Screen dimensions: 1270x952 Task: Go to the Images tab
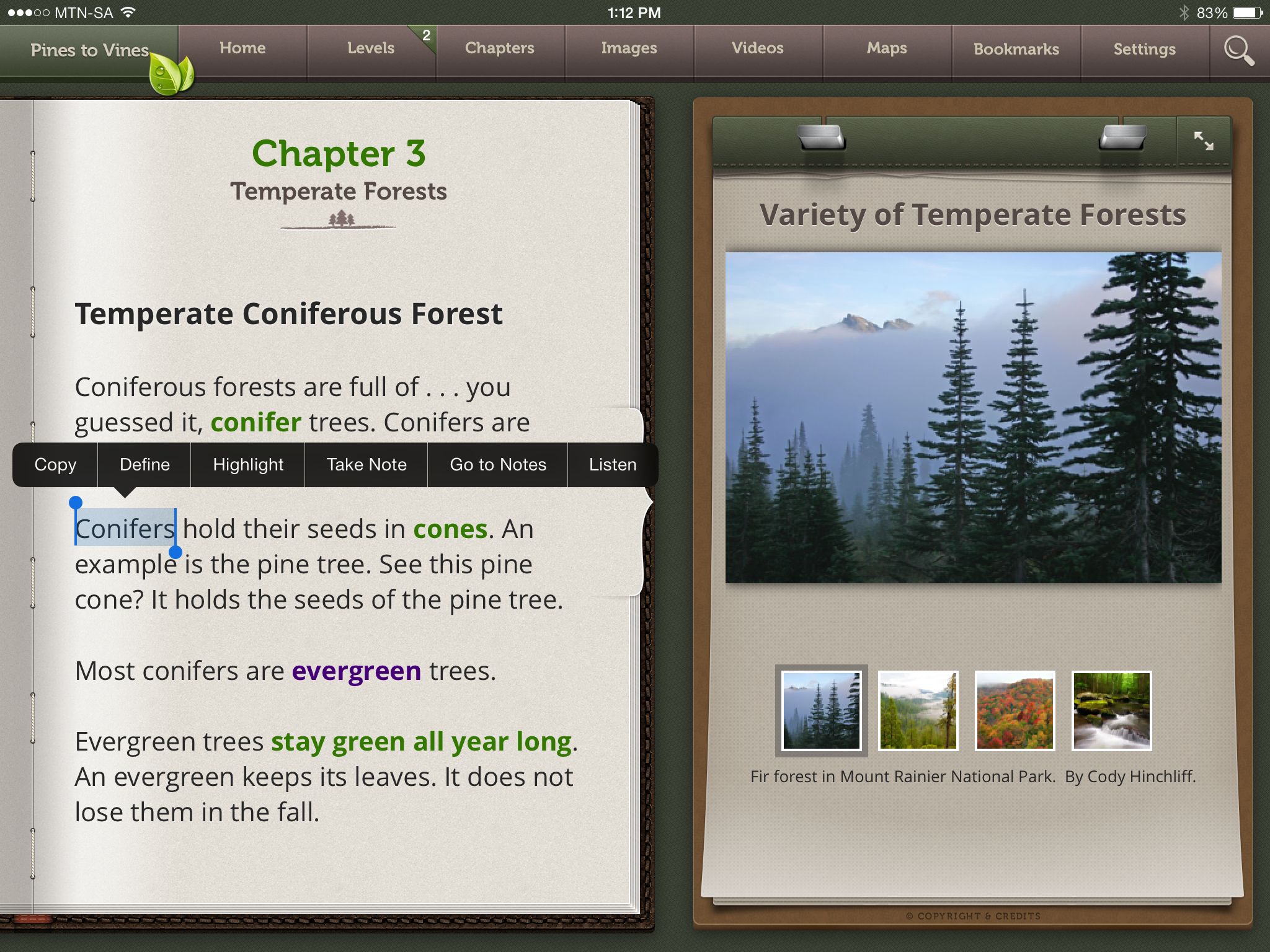(629, 48)
